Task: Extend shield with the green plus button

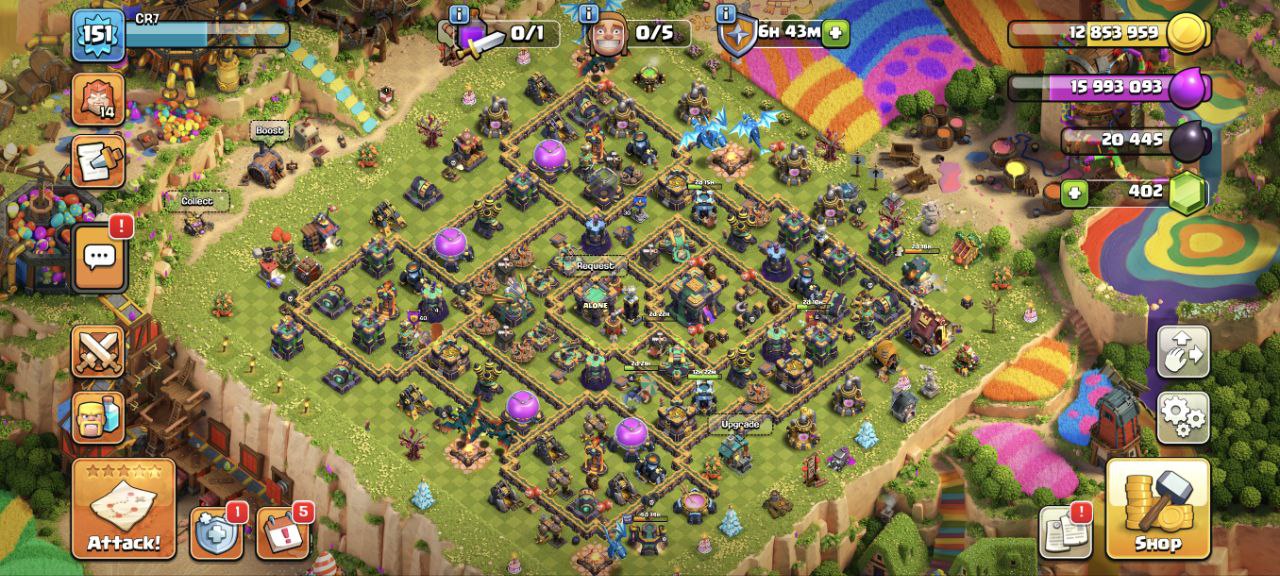Action: coord(835,33)
